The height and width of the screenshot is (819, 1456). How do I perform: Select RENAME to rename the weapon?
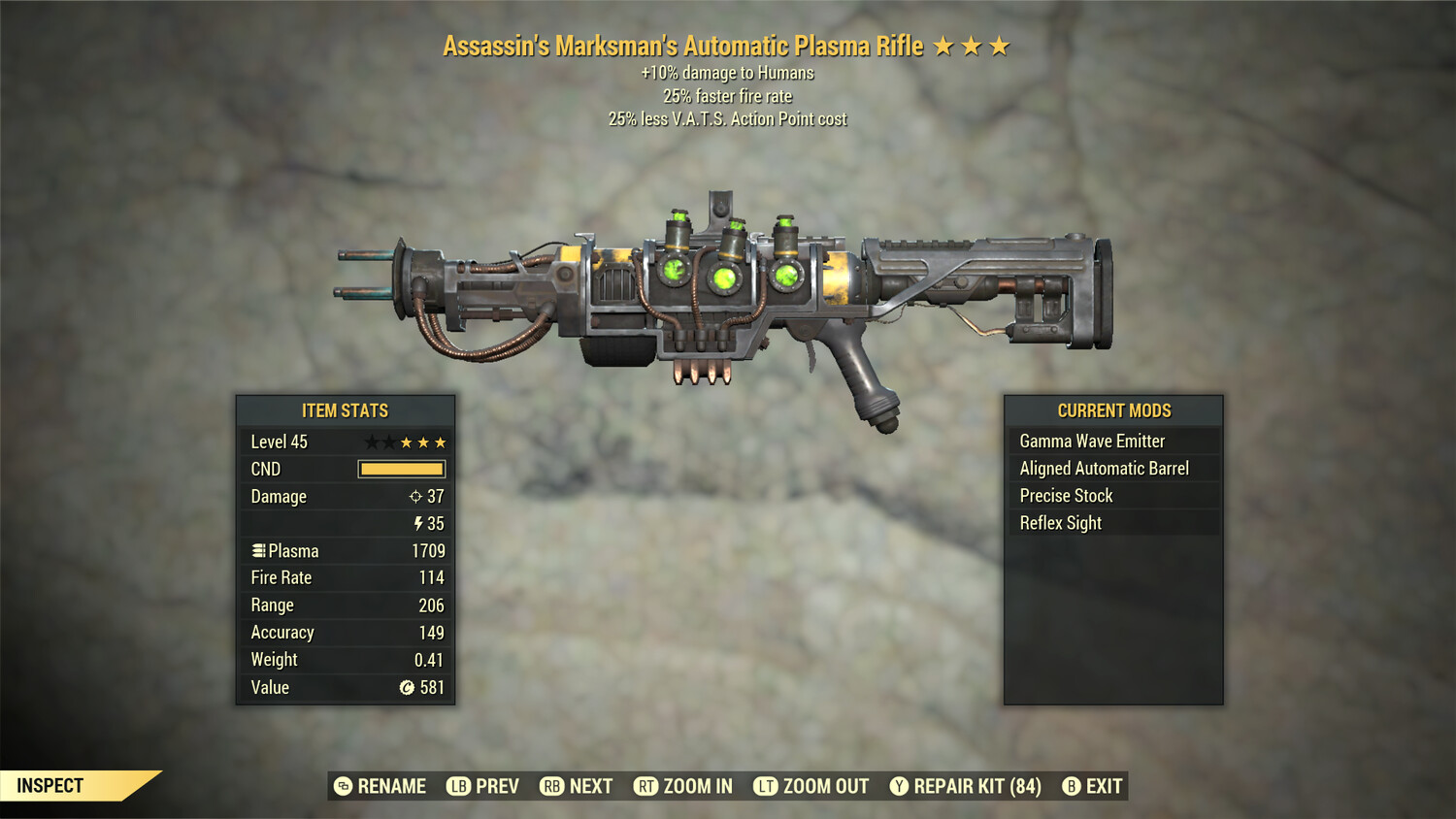tap(392, 786)
